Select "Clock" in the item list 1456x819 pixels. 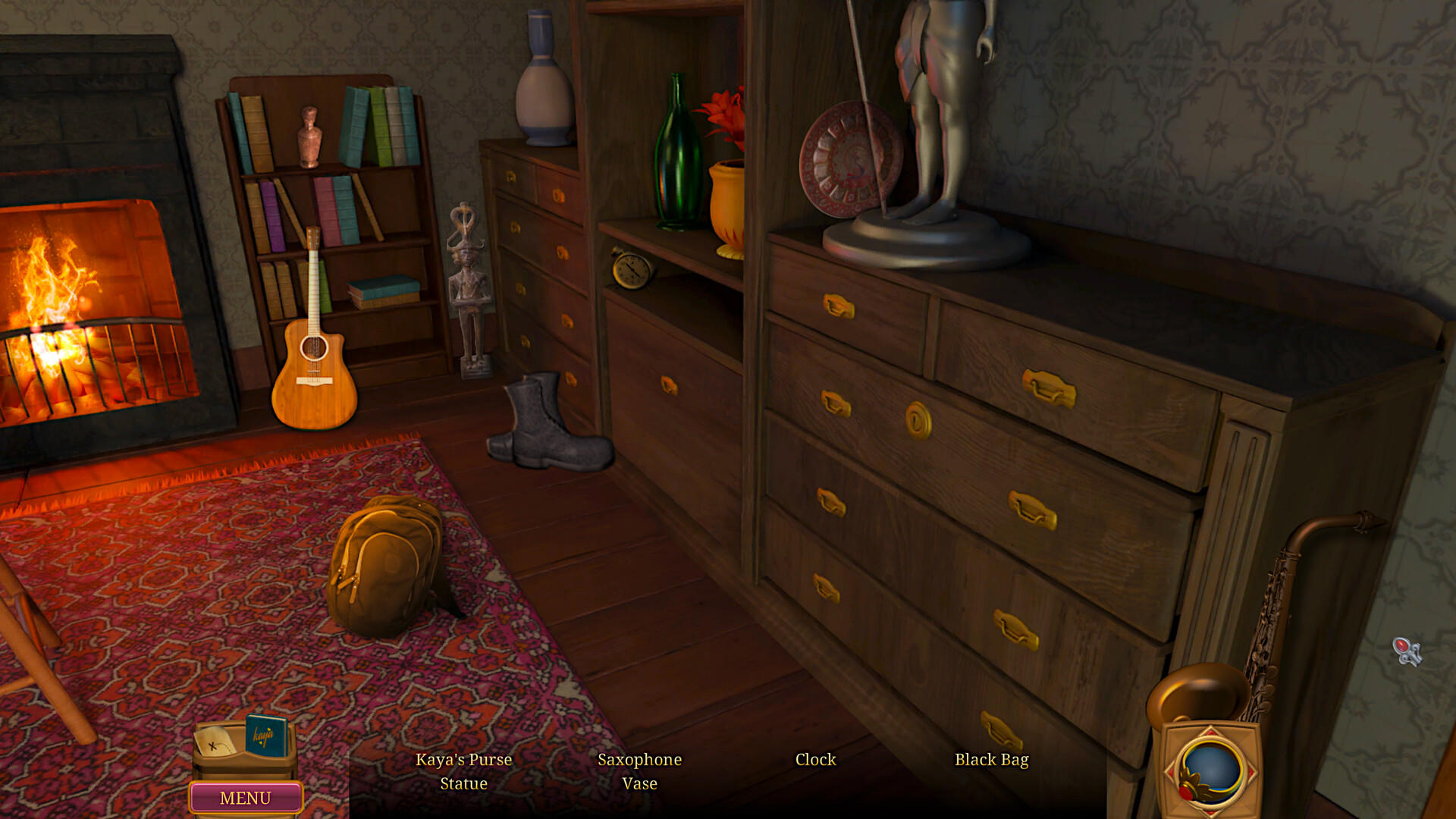[x=815, y=759]
